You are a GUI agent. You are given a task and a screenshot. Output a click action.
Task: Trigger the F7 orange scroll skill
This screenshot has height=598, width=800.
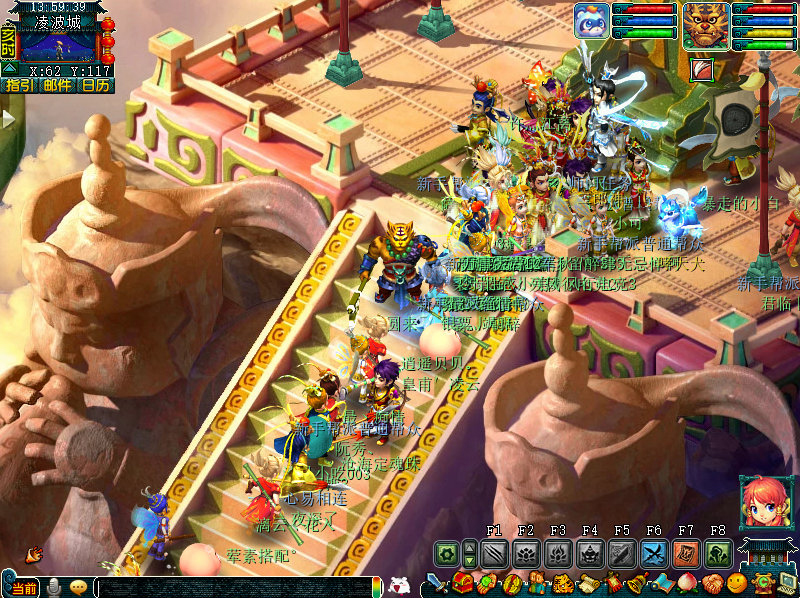click(x=686, y=554)
